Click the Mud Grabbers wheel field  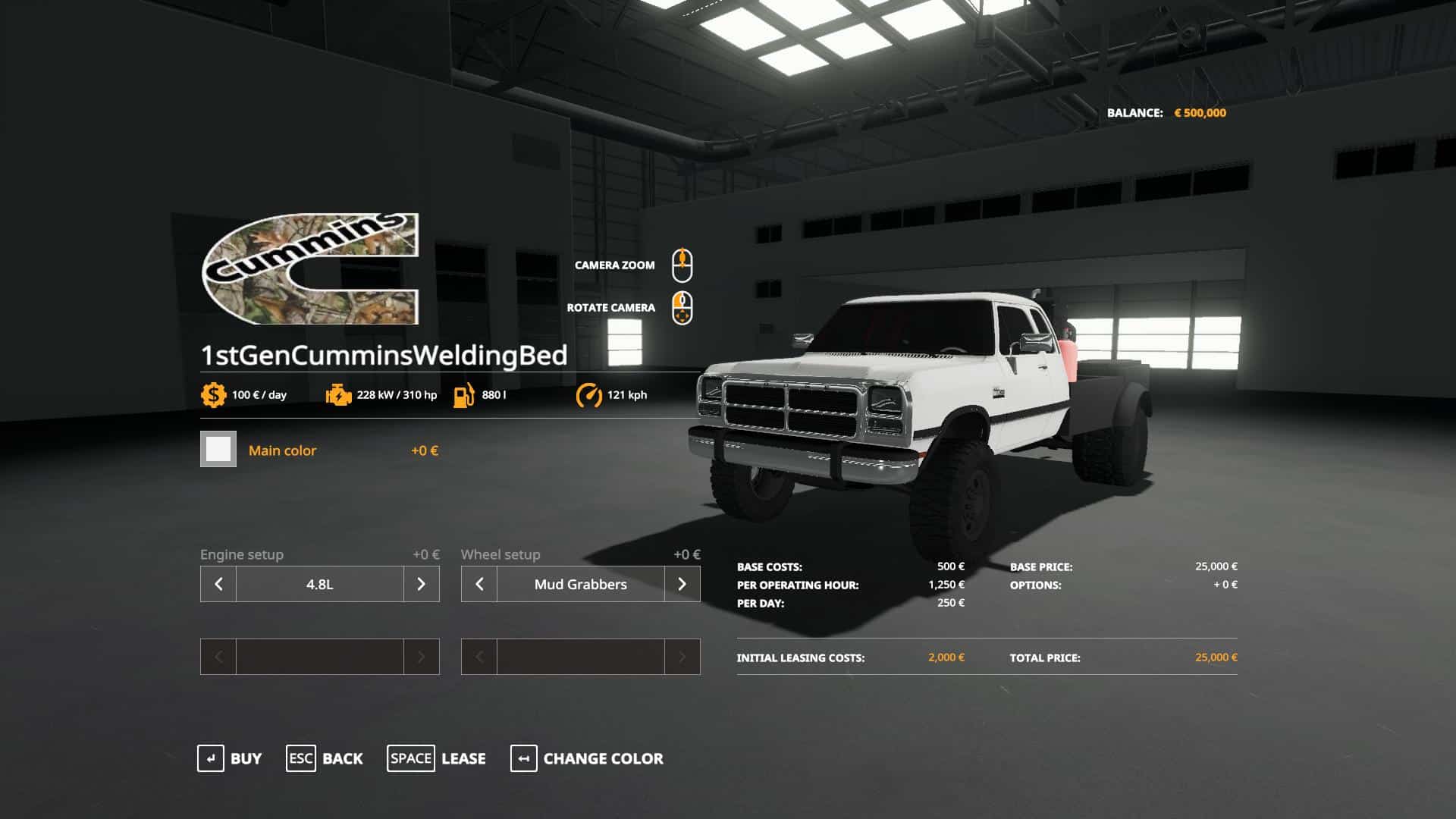(580, 584)
